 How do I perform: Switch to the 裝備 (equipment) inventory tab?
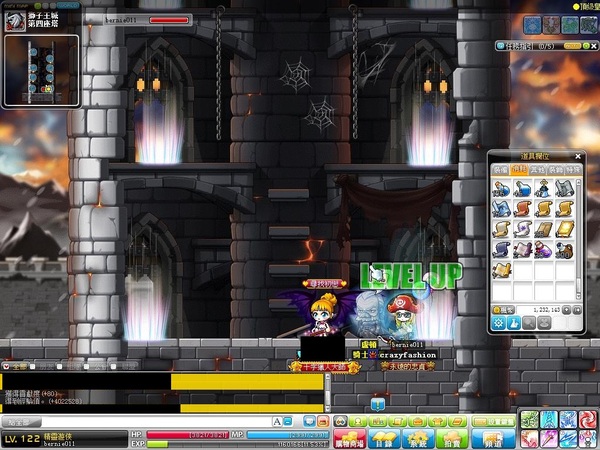click(x=500, y=171)
